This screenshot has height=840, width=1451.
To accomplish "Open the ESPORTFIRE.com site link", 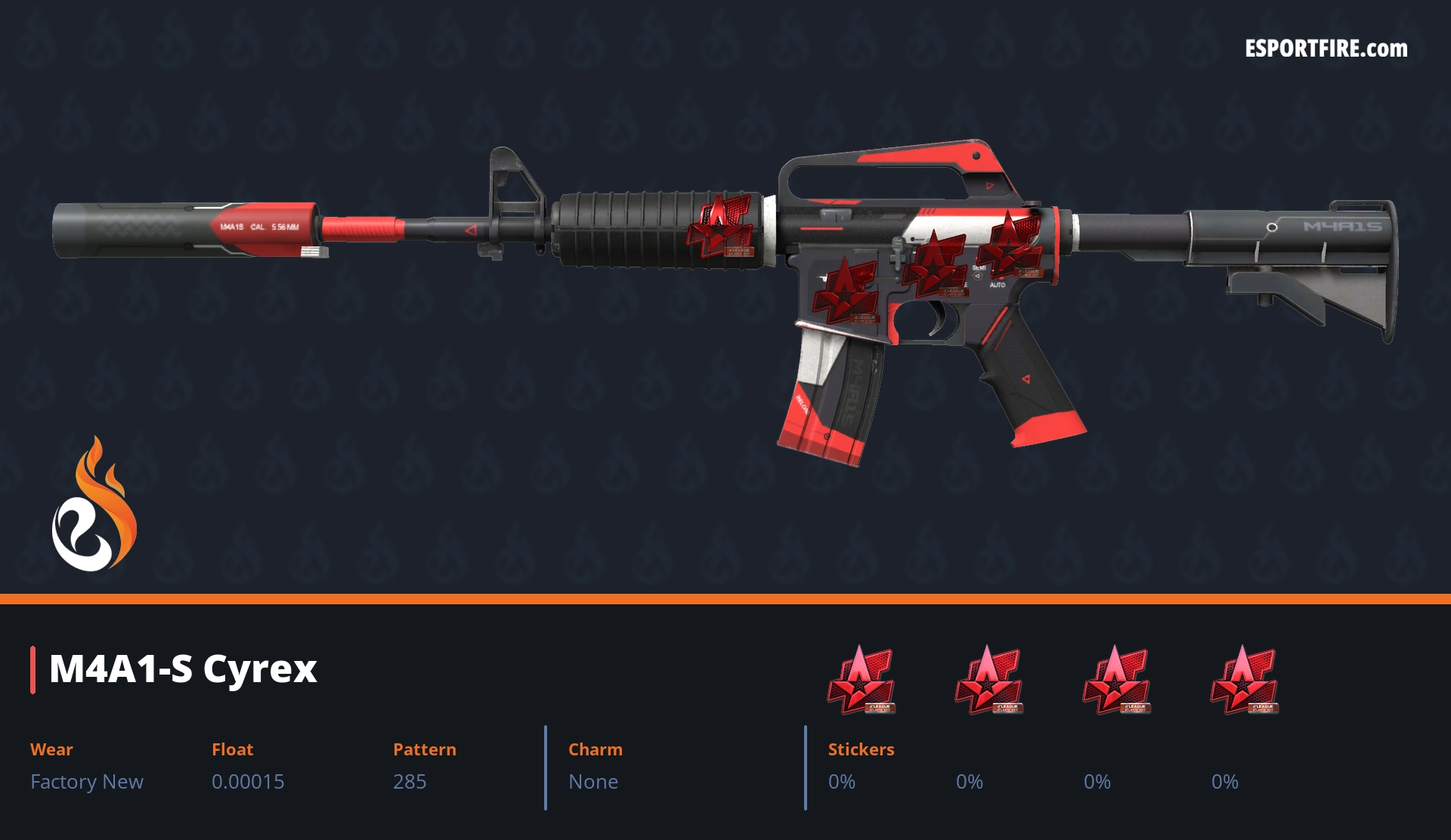I will [x=1326, y=49].
